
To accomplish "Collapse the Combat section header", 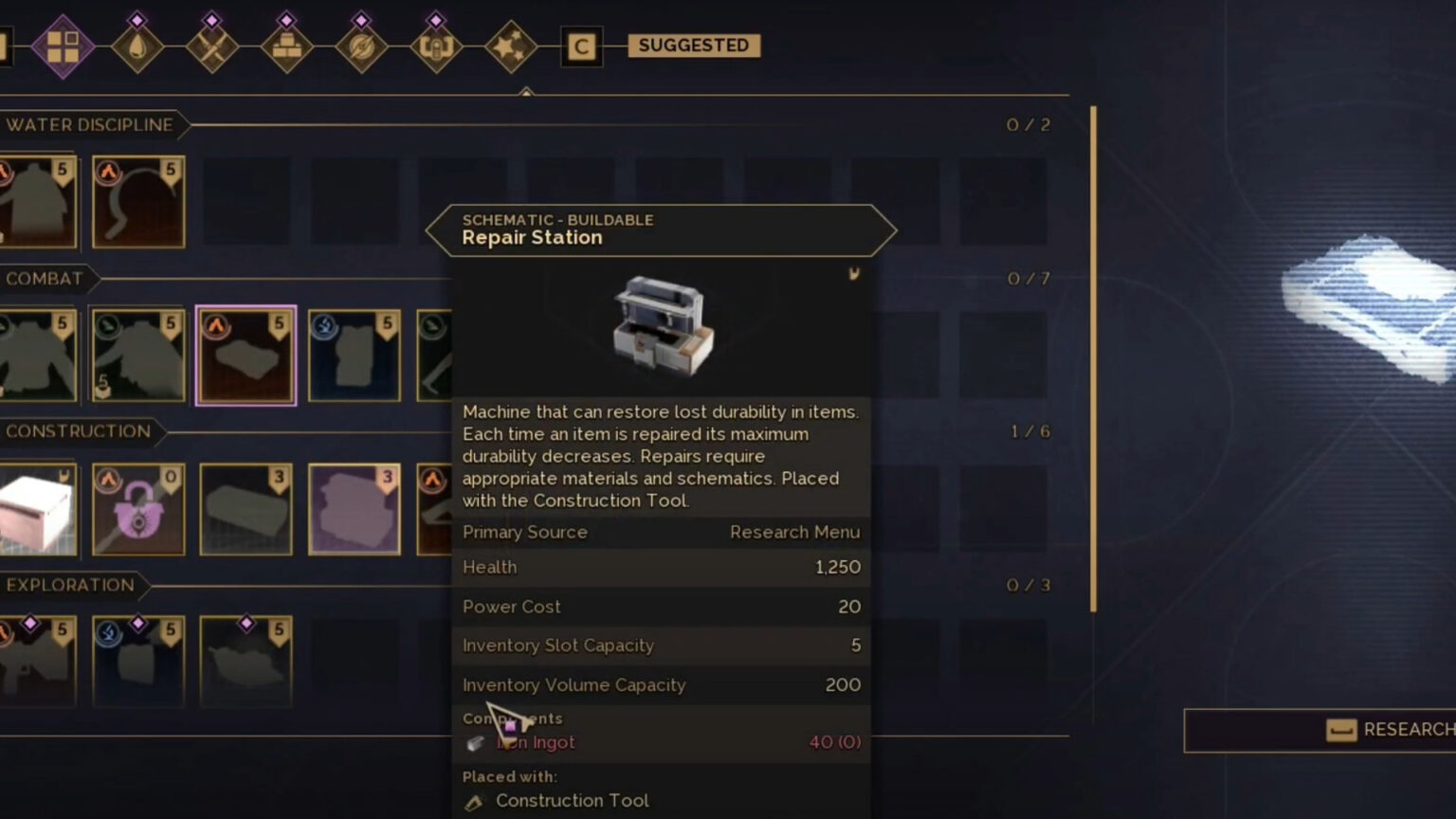I will pos(43,278).
